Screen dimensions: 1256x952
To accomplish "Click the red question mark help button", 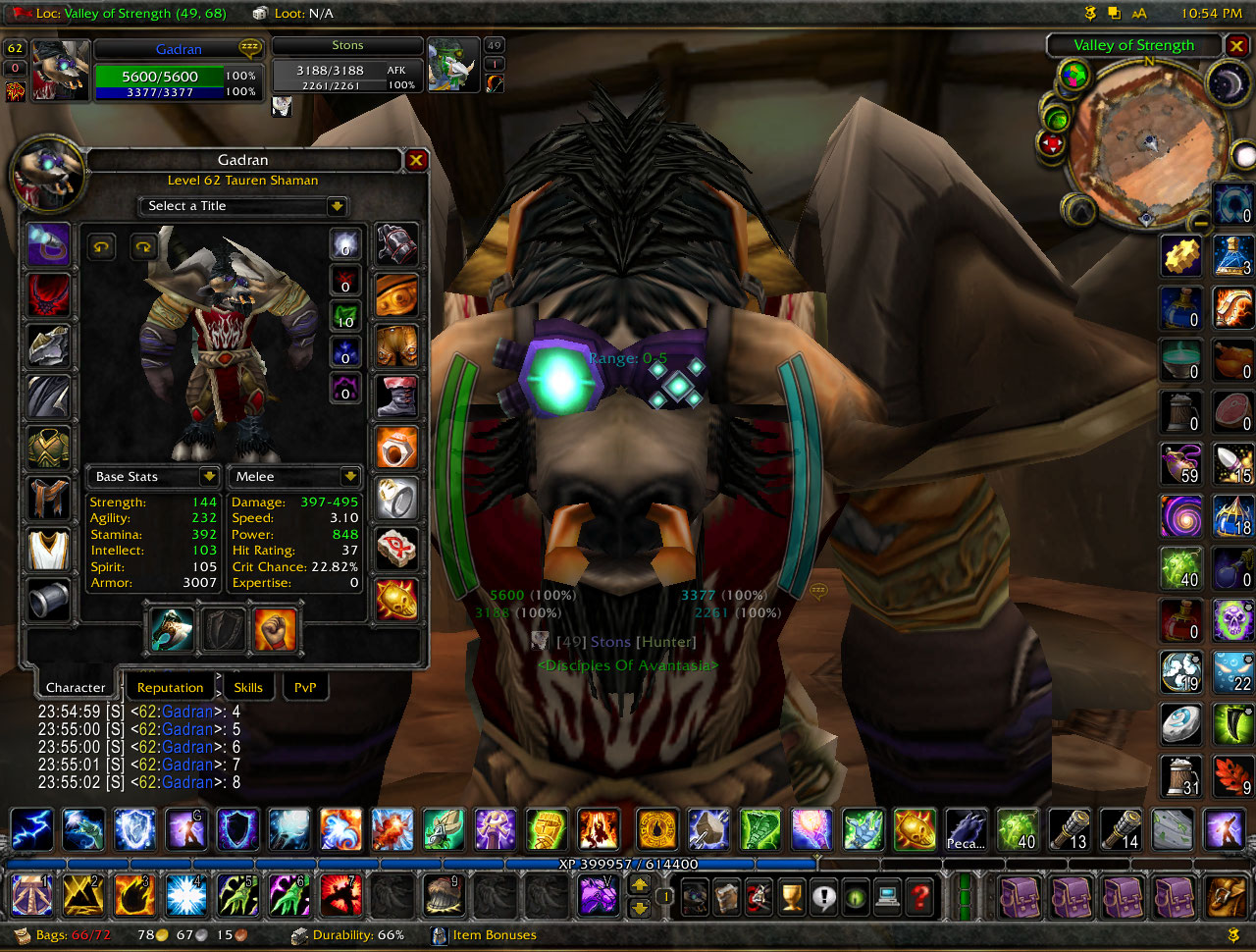I will 919,896.
